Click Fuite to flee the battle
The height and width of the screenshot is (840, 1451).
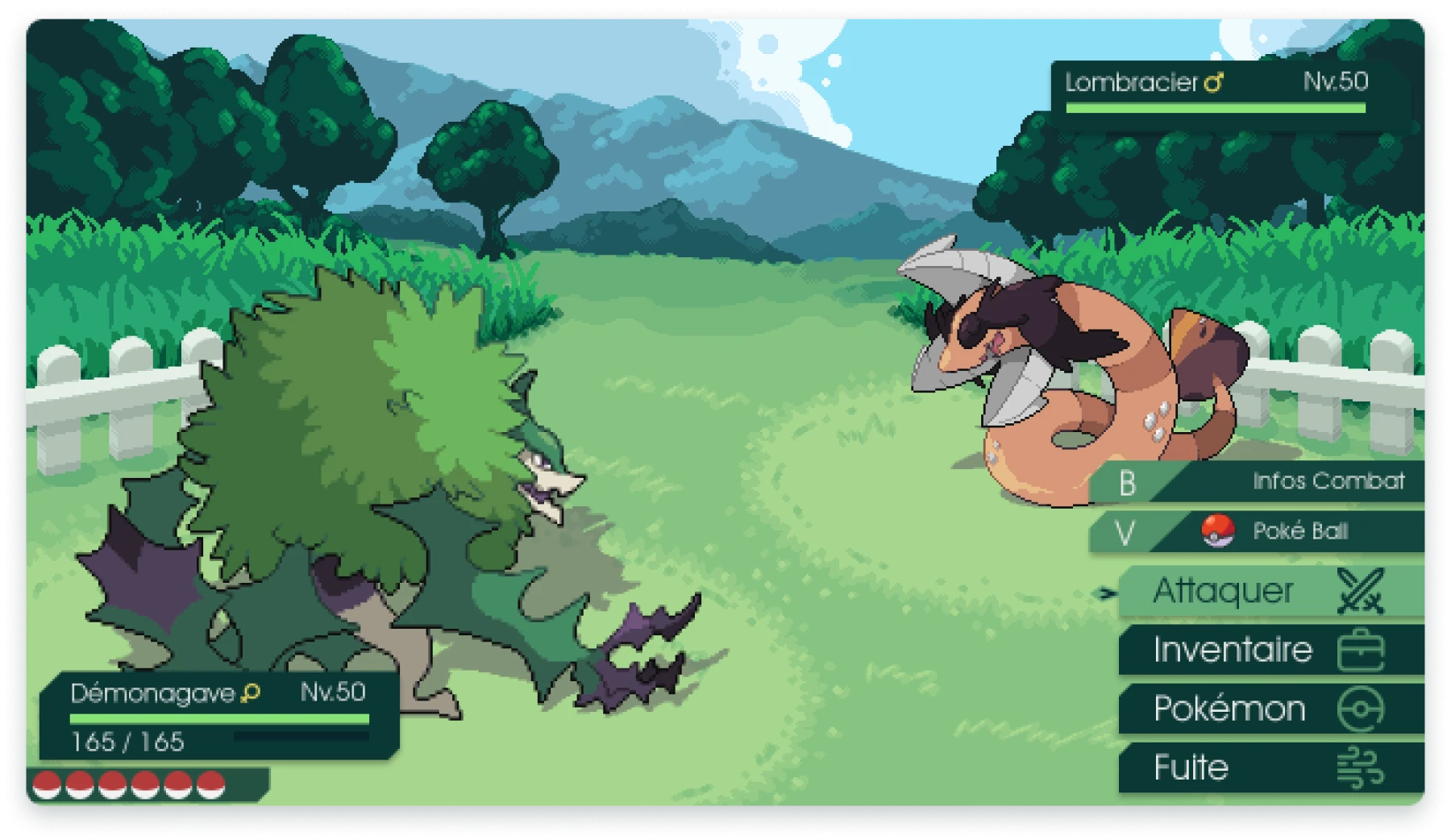coord(1270,767)
